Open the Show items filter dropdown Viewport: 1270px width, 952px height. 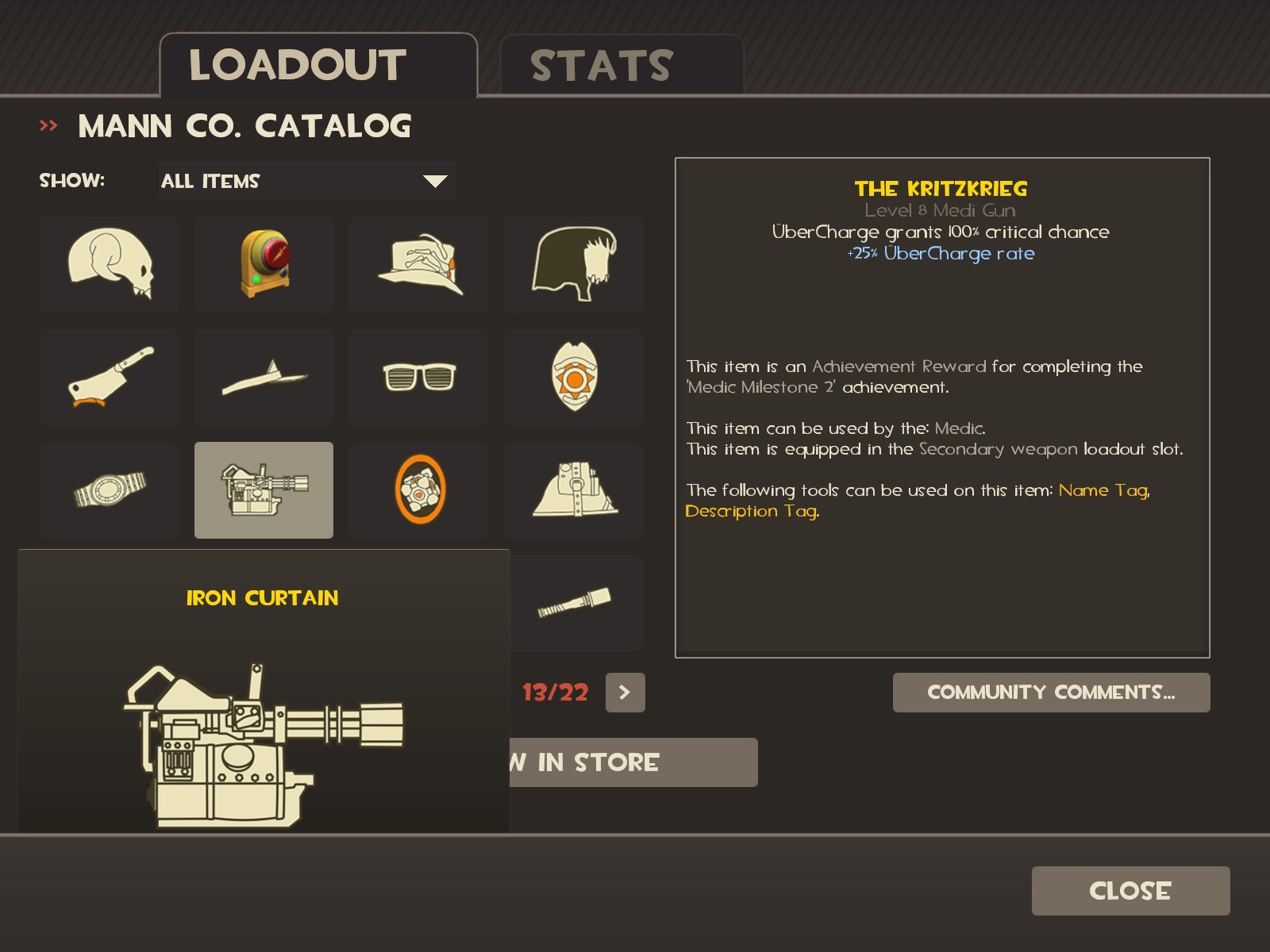tap(307, 181)
